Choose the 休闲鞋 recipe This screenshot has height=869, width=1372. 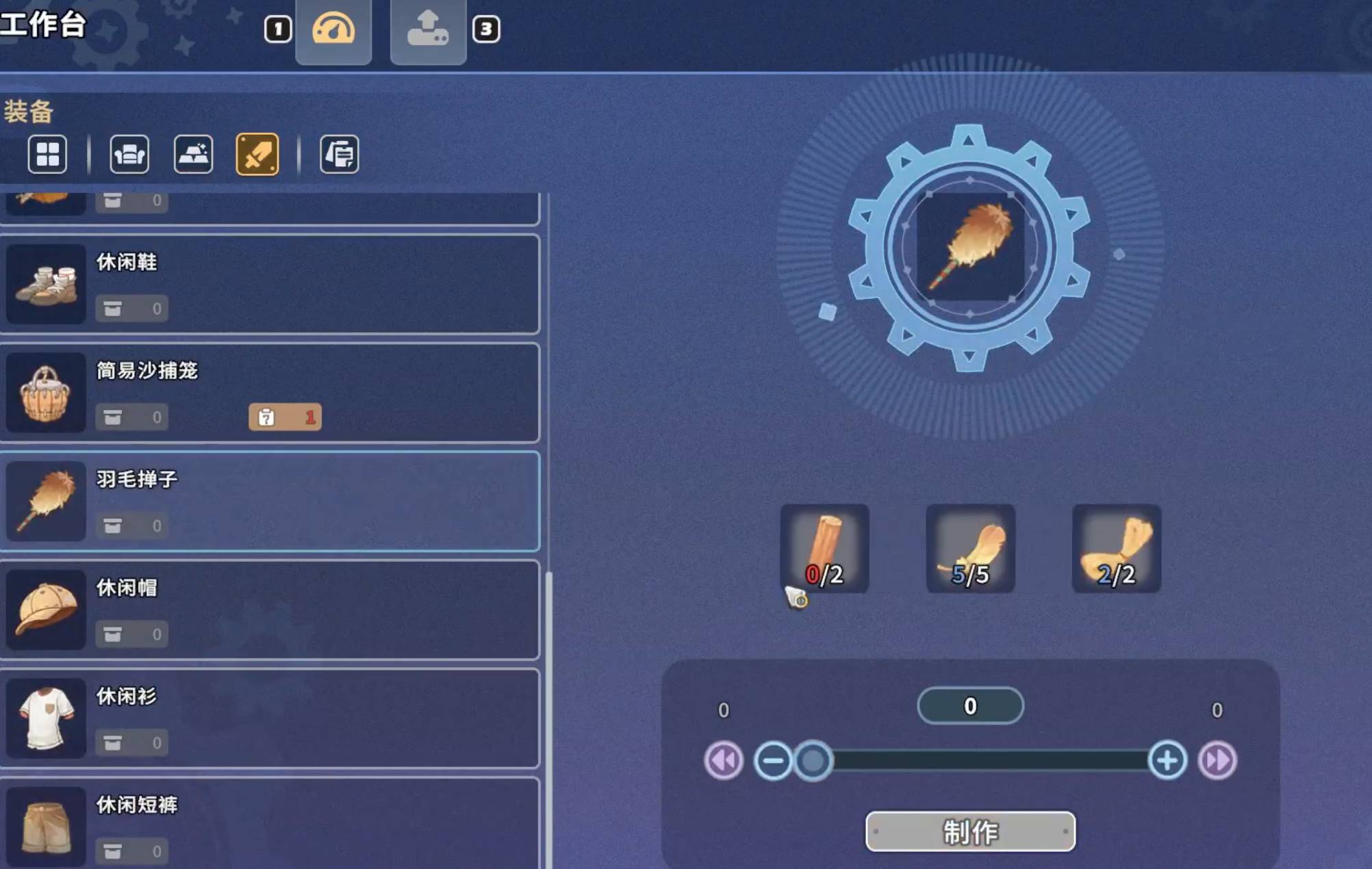coord(270,284)
